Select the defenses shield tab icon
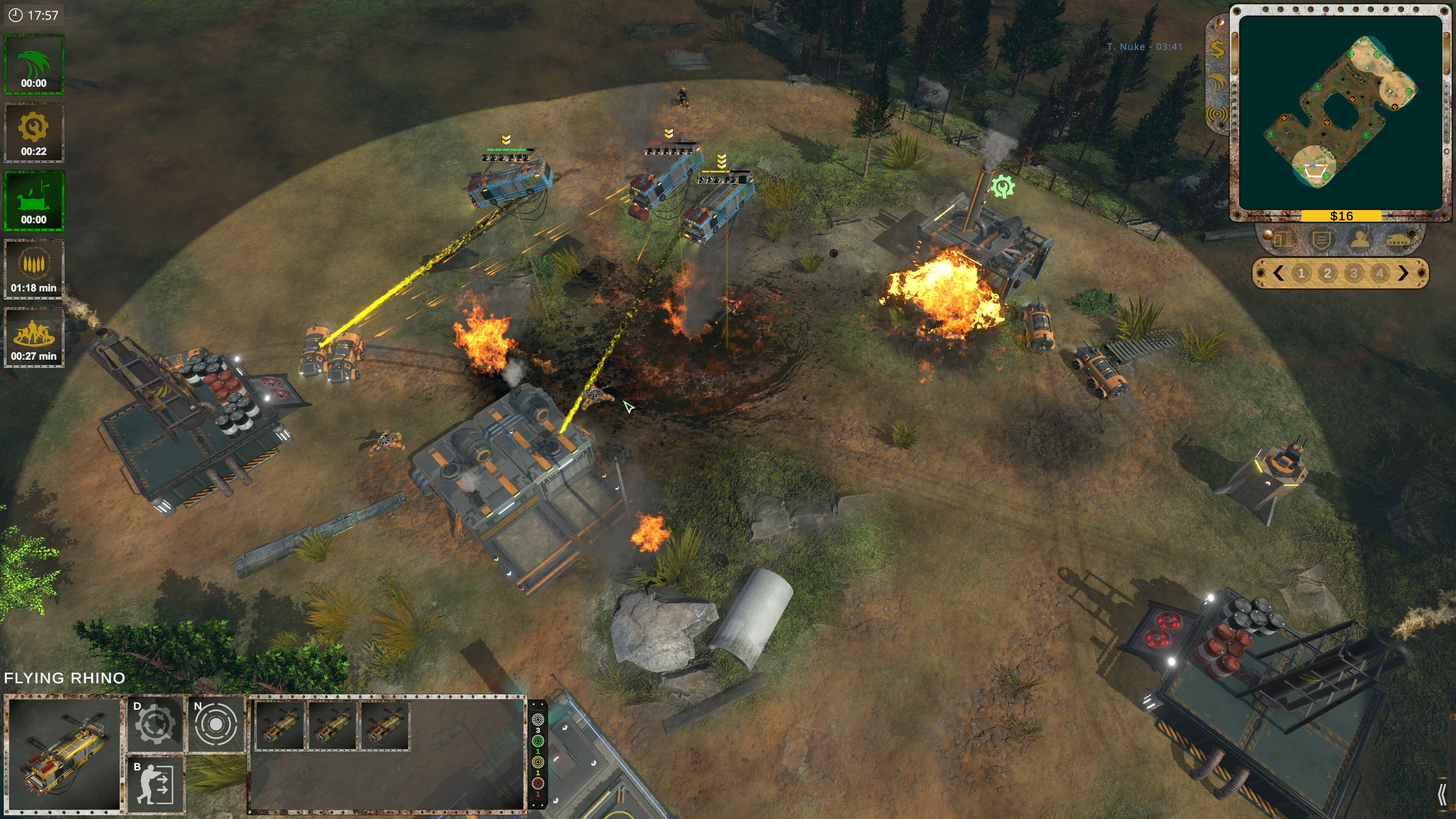1456x819 pixels. pyautogui.click(x=1323, y=239)
